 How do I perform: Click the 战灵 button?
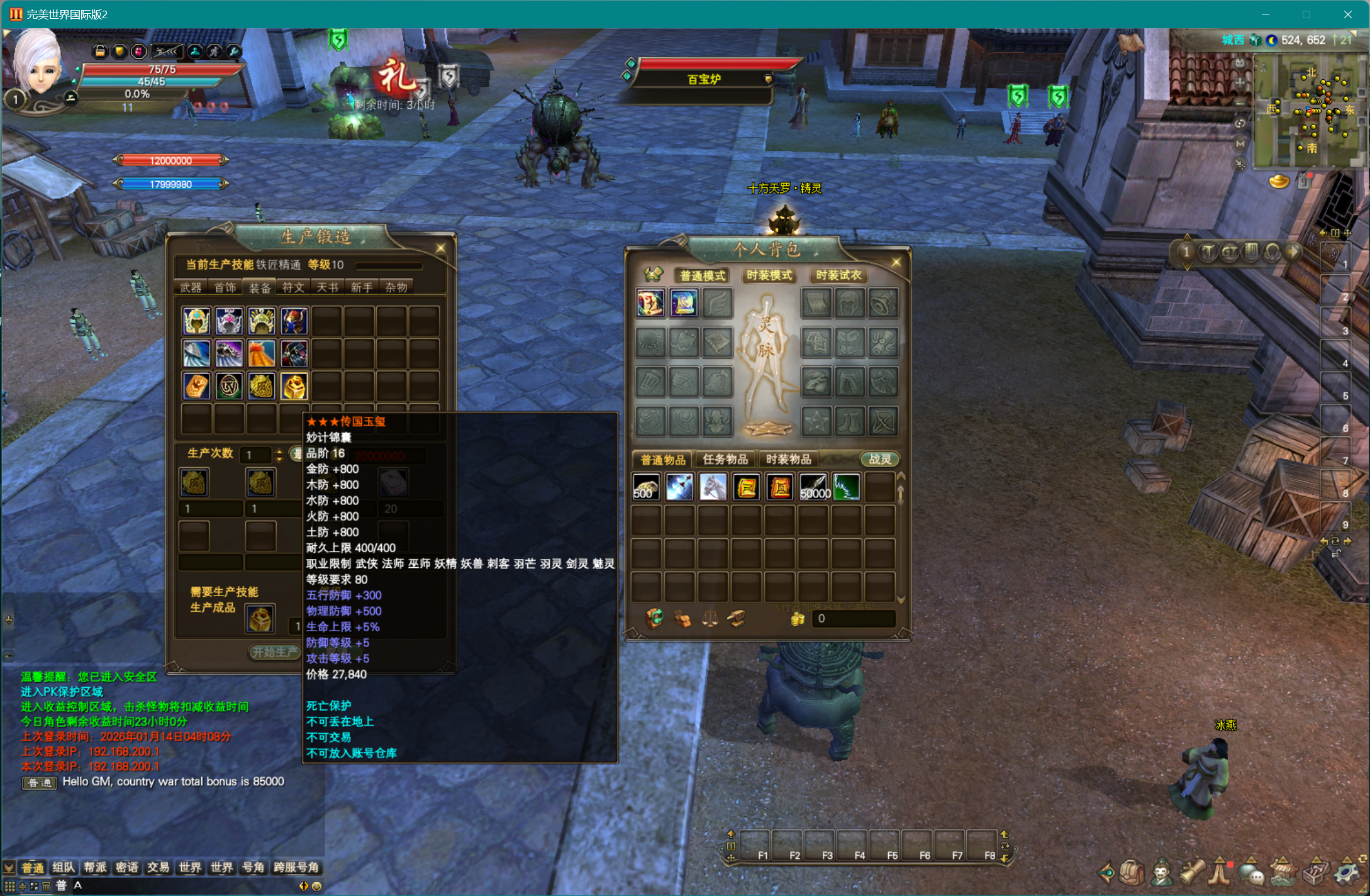click(x=879, y=459)
